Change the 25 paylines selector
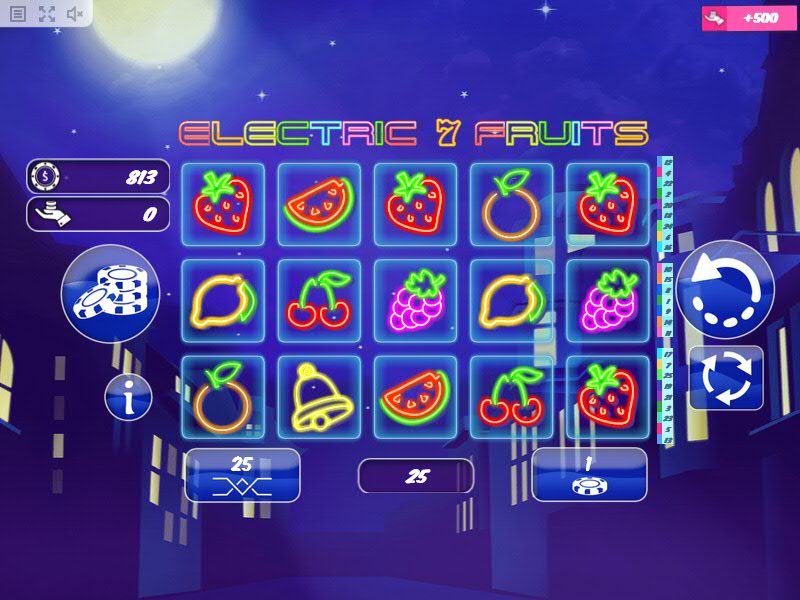Viewport: 800px width, 600px height. 242,474
